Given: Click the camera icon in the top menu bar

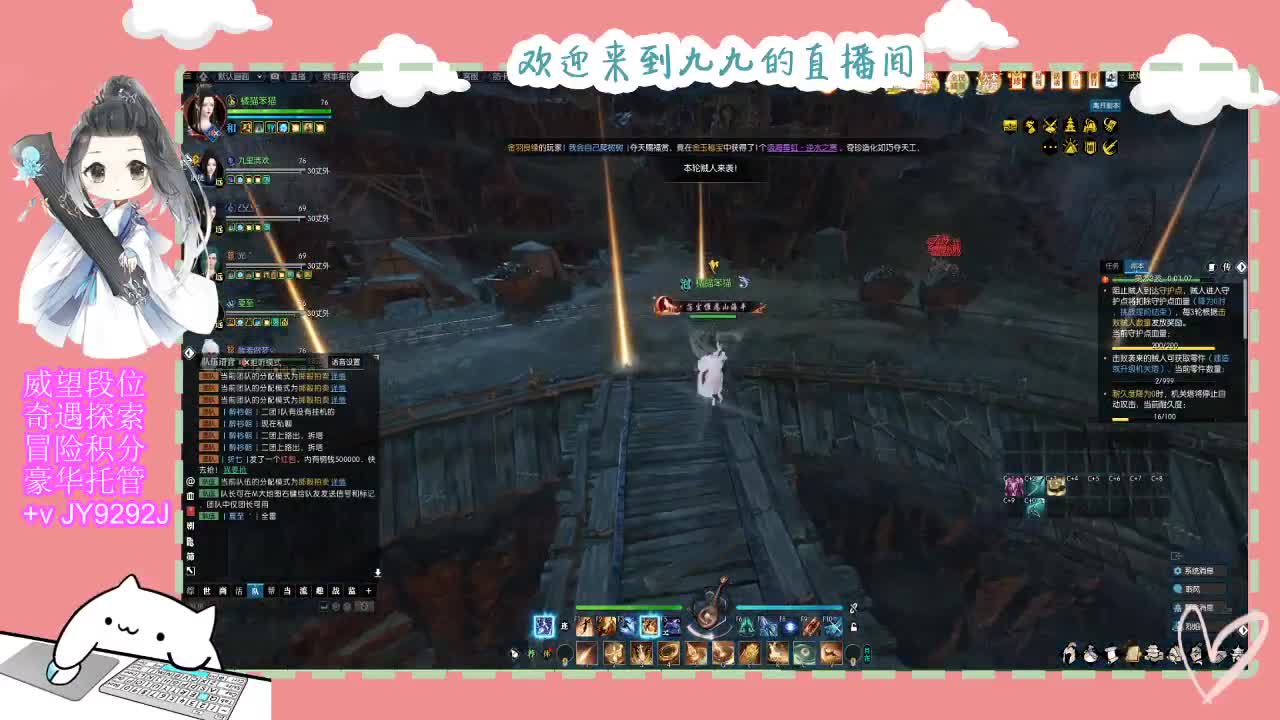Looking at the screenshot, I should point(274,77).
